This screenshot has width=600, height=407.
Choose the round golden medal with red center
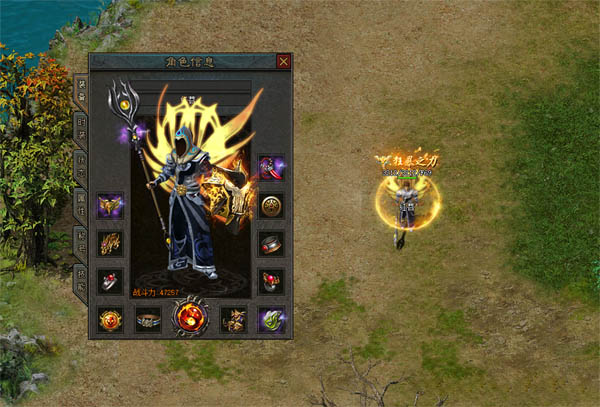coord(110,319)
